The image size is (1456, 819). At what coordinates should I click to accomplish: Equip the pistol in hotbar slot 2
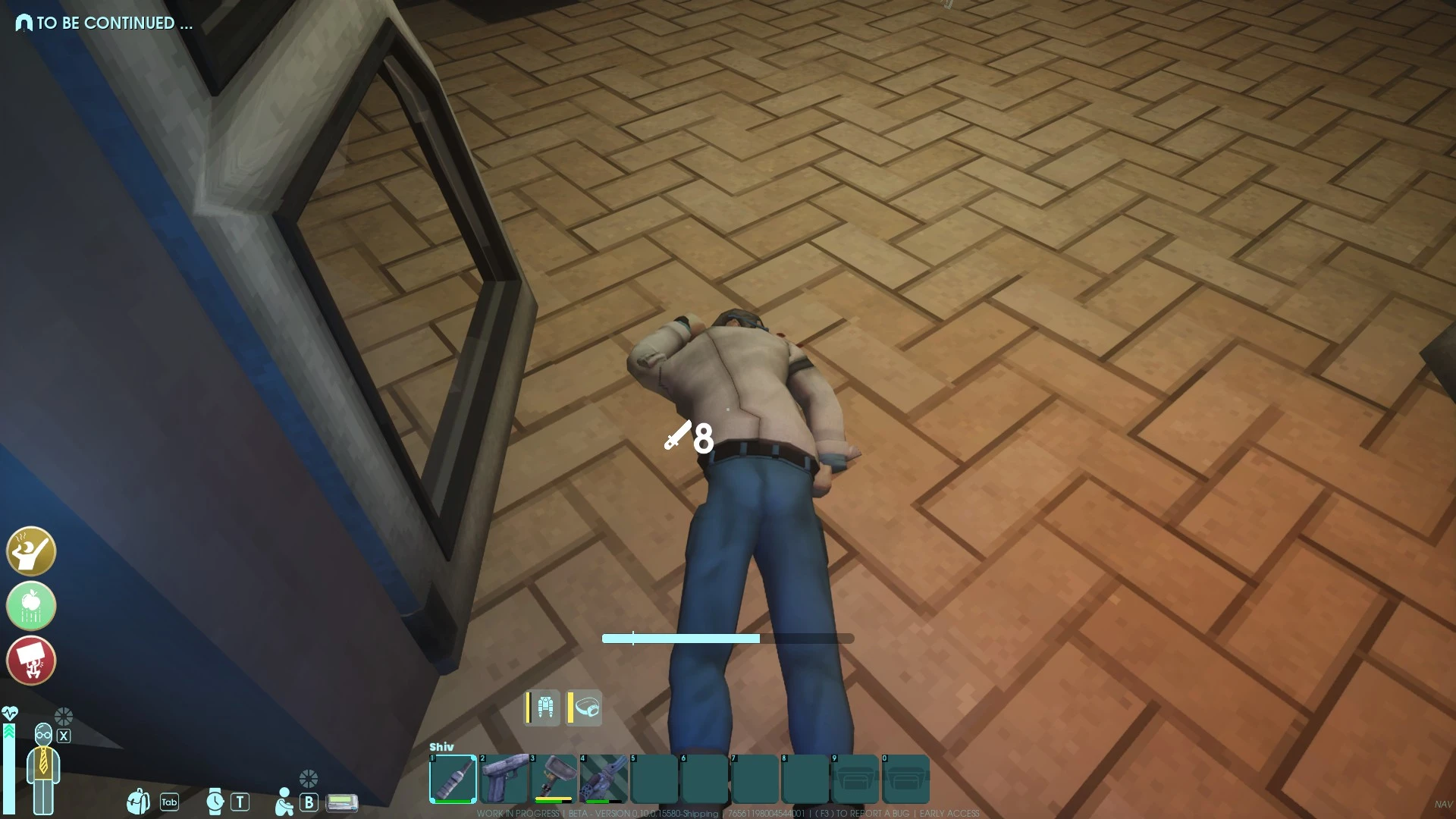(504, 779)
